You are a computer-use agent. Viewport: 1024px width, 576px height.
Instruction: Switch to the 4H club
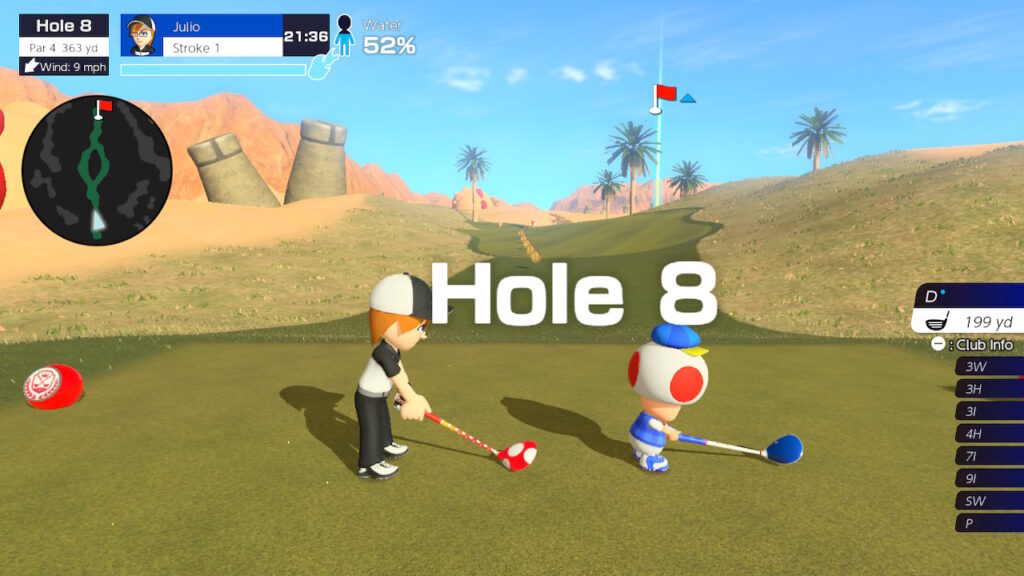988,434
